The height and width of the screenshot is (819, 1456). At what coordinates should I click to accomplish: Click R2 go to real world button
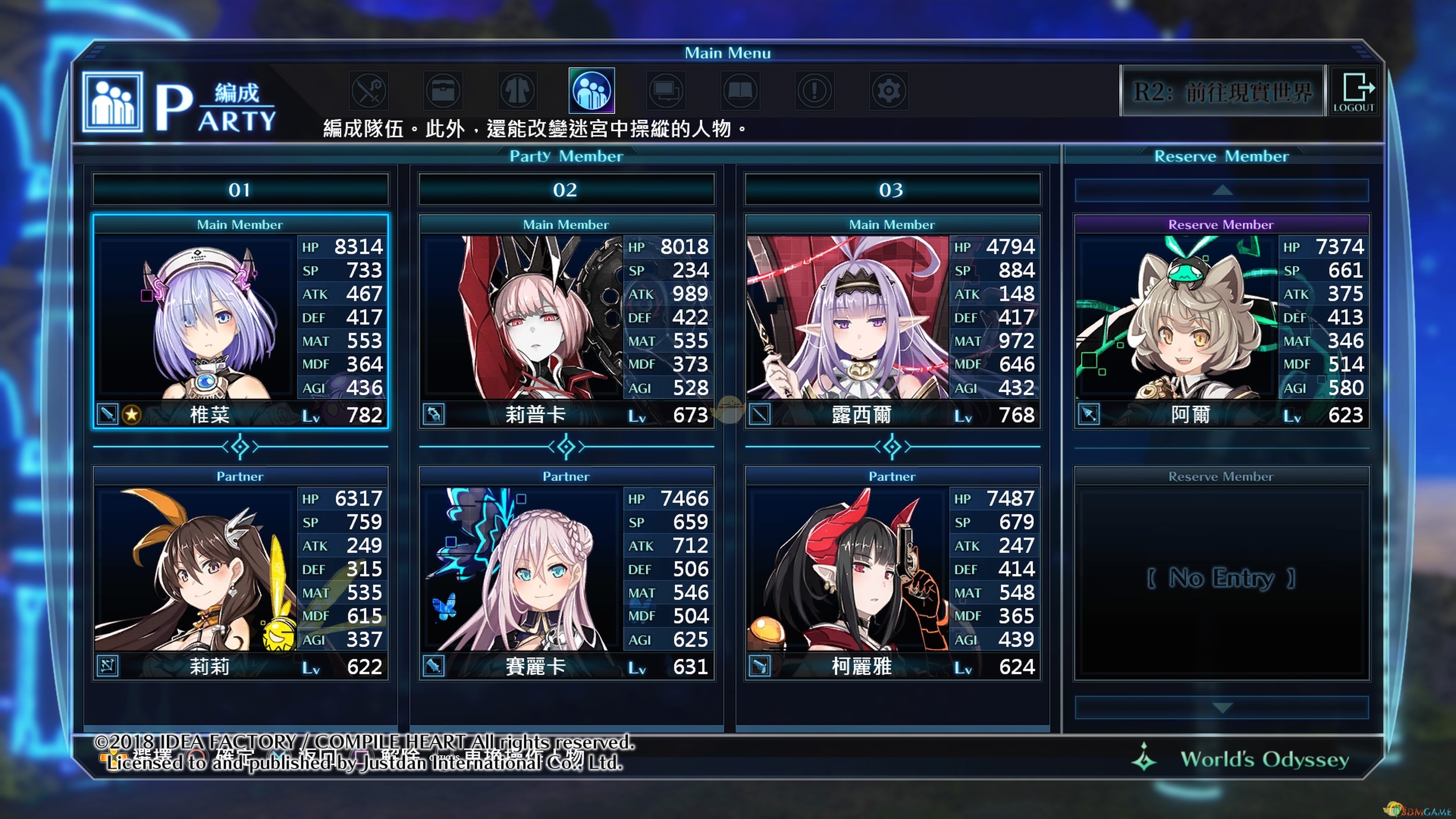[1222, 91]
